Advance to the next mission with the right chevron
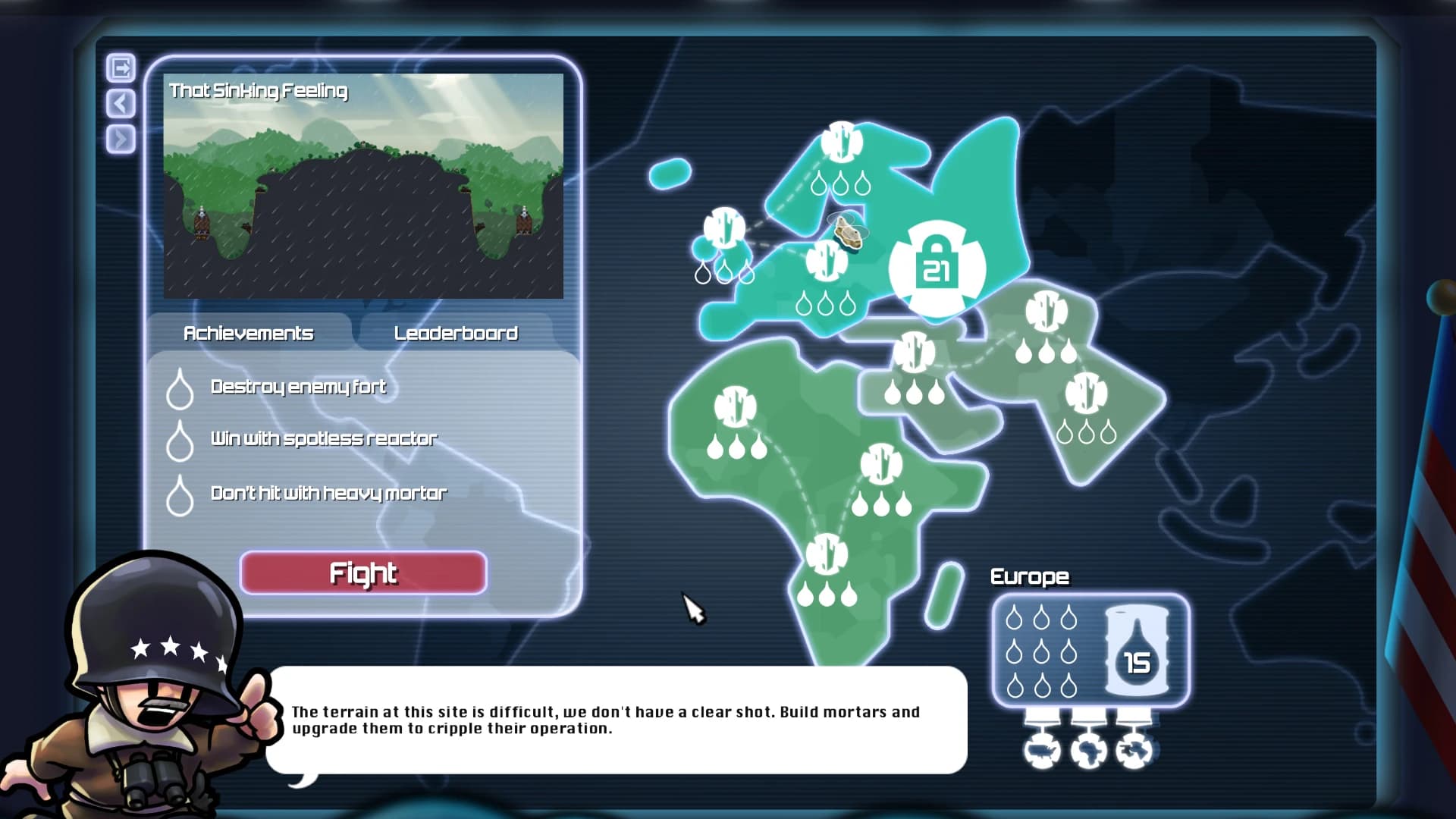Screen dimensions: 1456x819 click(120, 139)
